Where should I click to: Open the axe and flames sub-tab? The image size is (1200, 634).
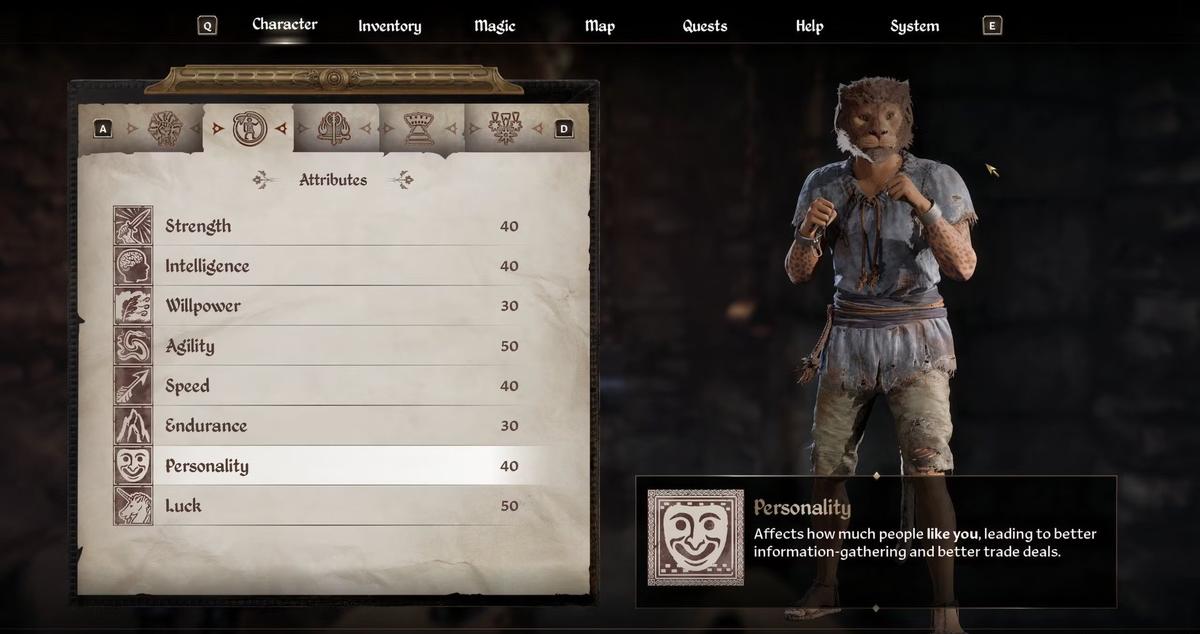click(333, 128)
